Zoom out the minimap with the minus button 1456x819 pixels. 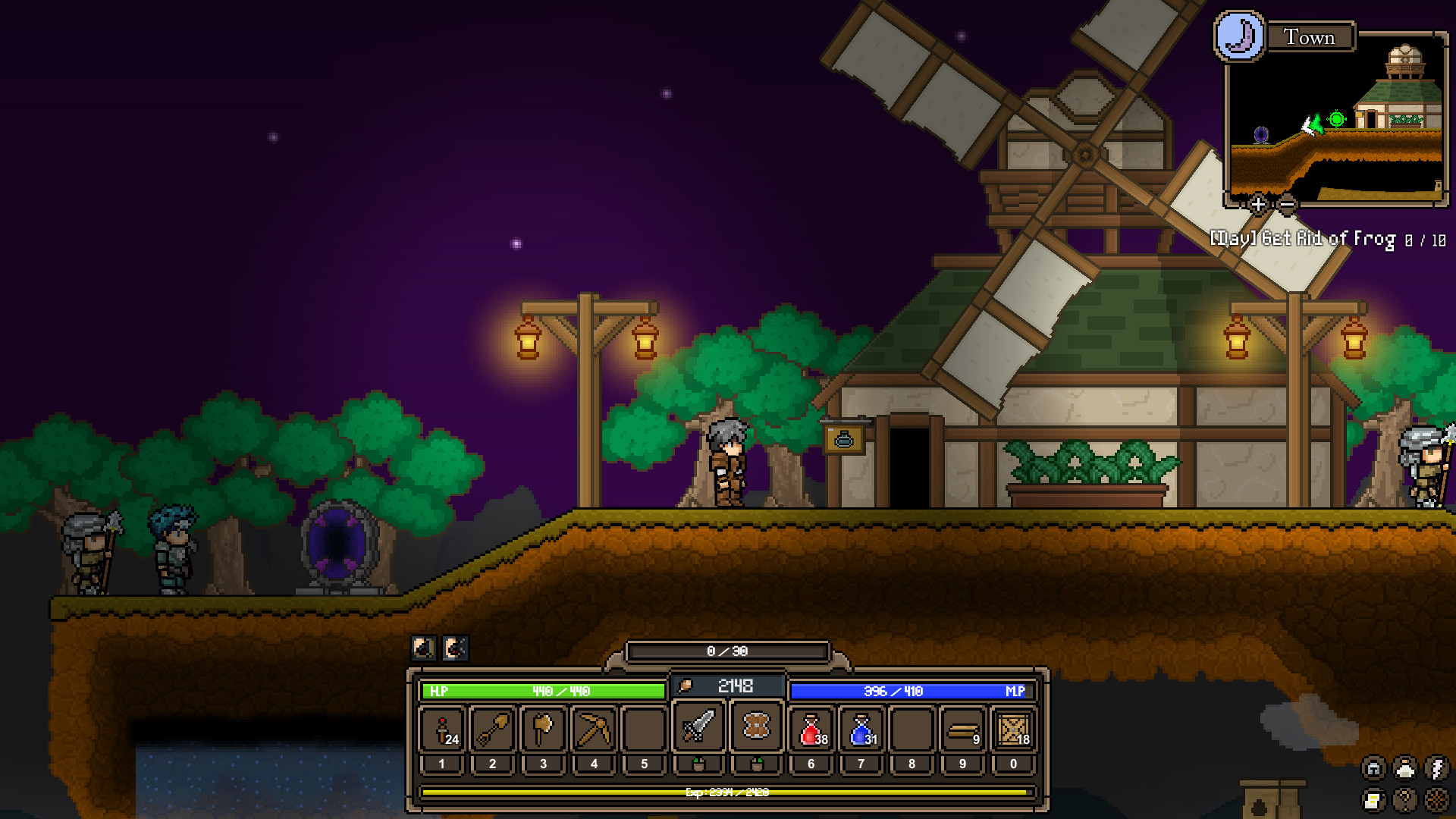pos(1286,204)
